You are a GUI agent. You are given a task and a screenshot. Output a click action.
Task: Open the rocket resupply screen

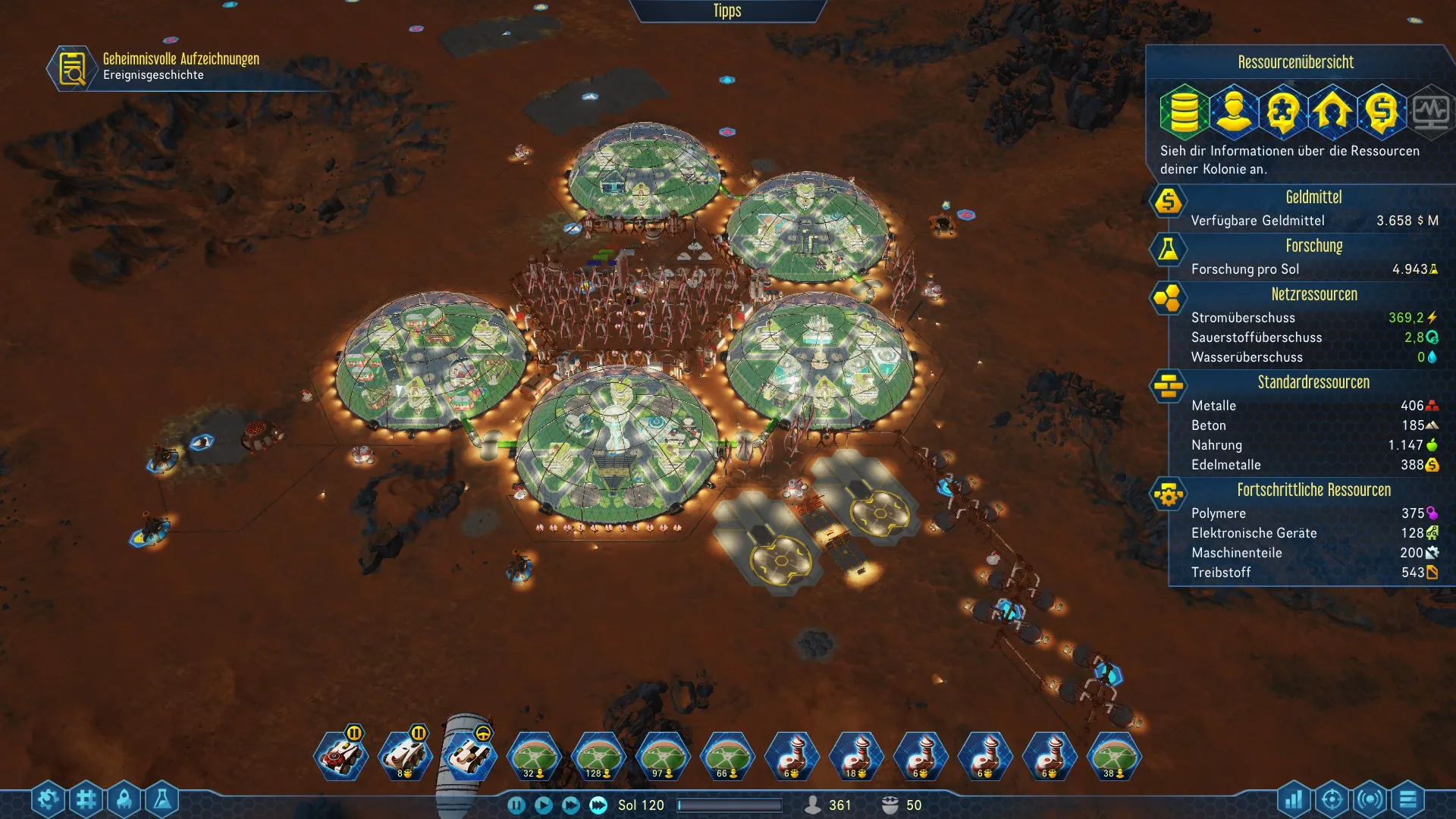point(124,799)
